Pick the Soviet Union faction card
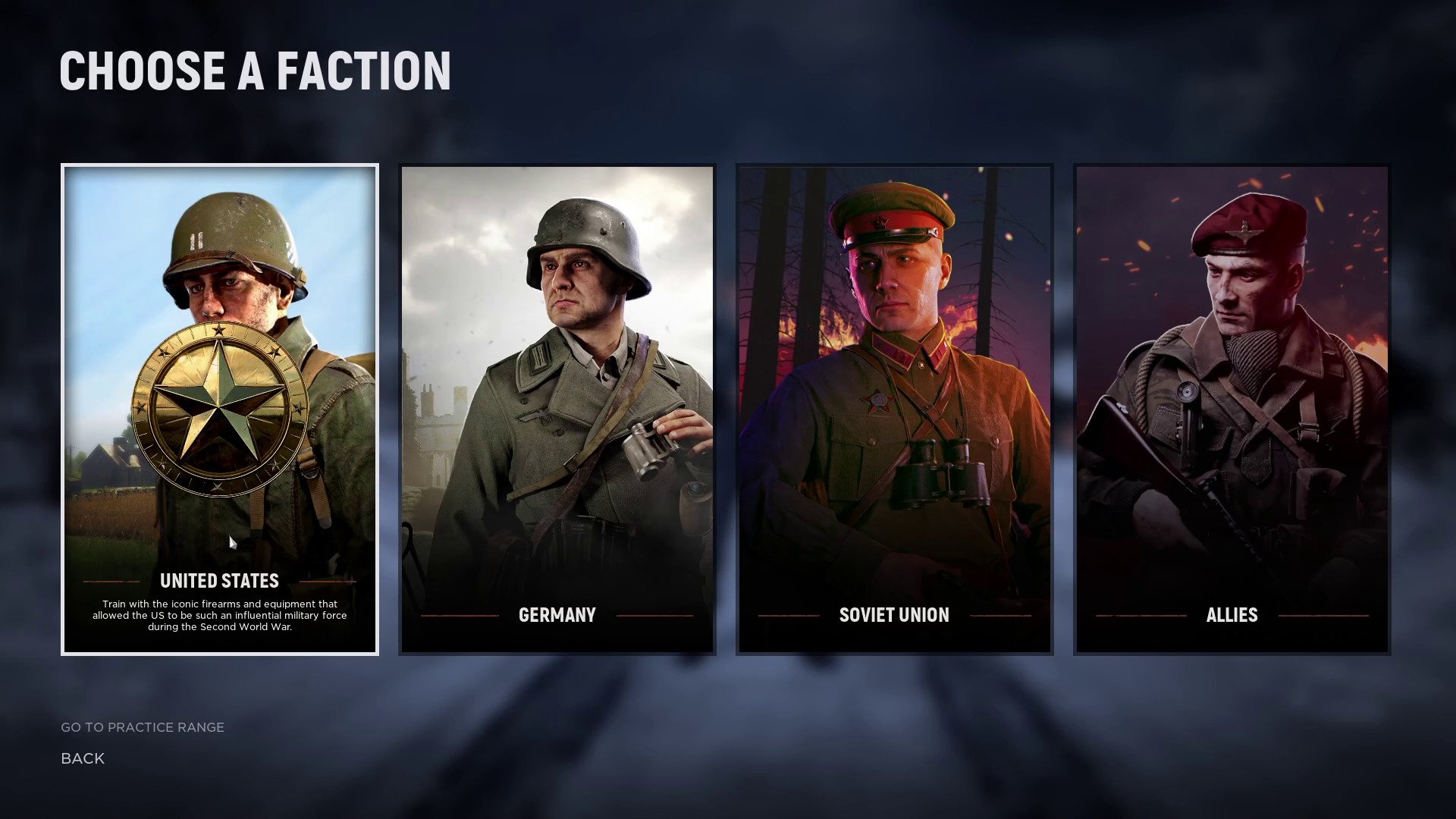 click(895, 409)
